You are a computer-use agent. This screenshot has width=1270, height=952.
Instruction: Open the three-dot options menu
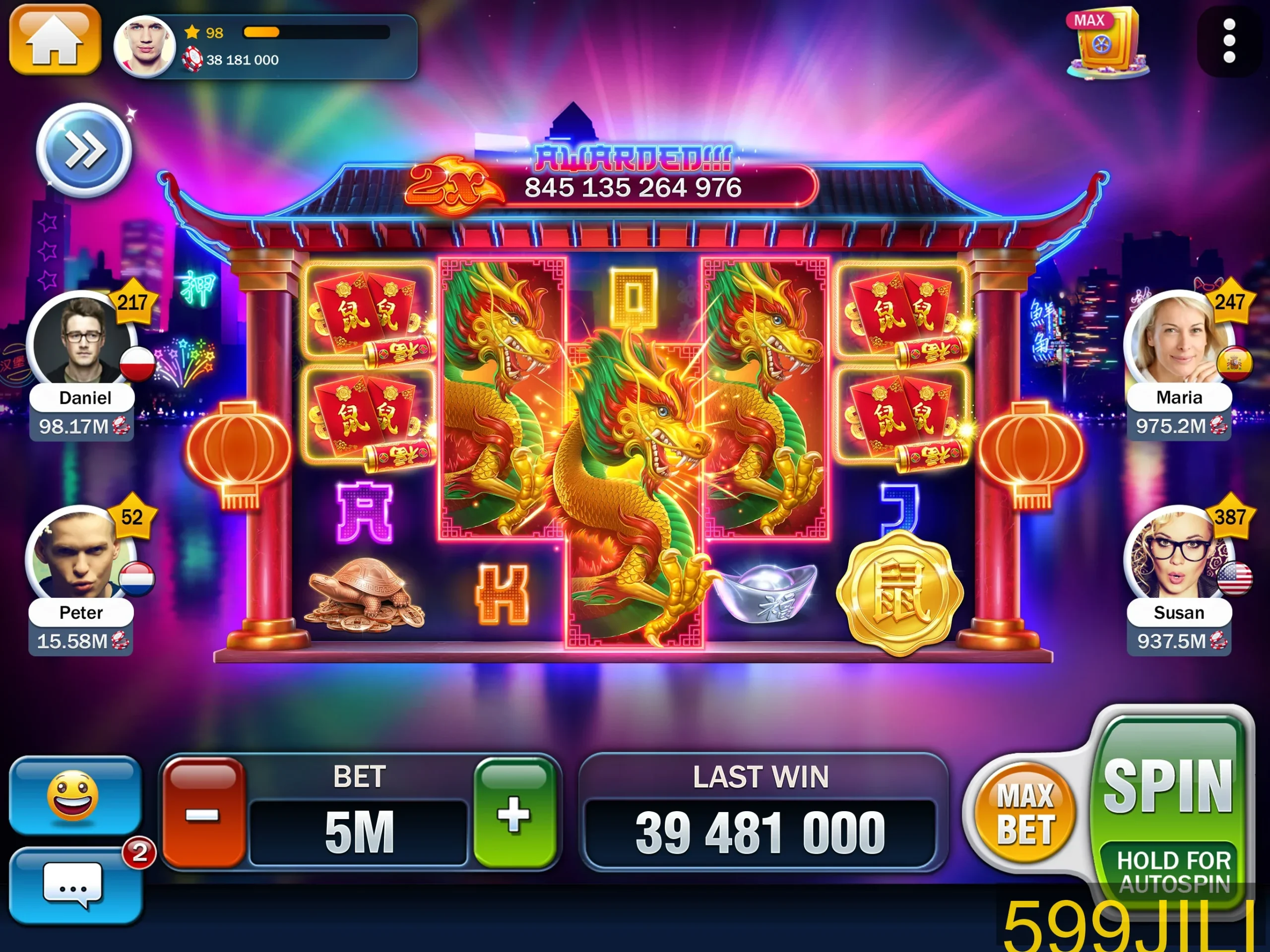1229,41
